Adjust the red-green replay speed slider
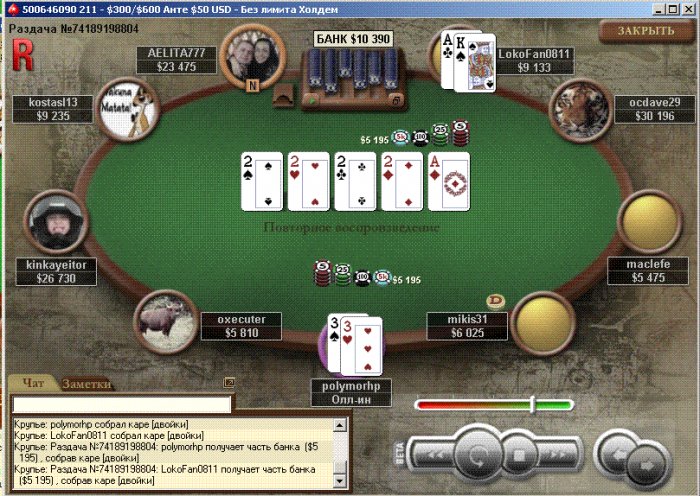The height and width of the screenshot is (496, 700). (x=532, y=404)
